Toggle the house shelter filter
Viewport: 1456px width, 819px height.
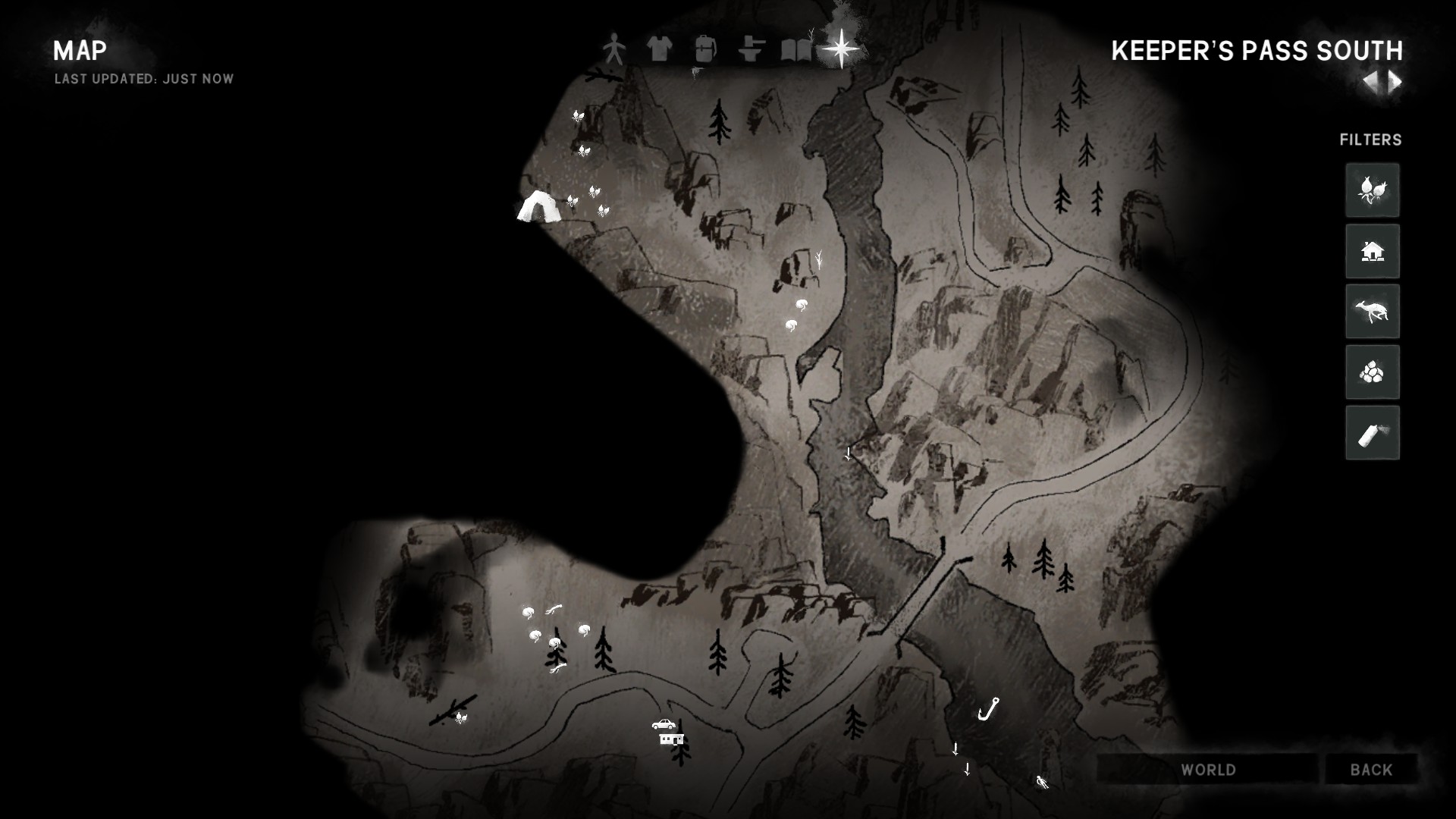click(1372, 251)
